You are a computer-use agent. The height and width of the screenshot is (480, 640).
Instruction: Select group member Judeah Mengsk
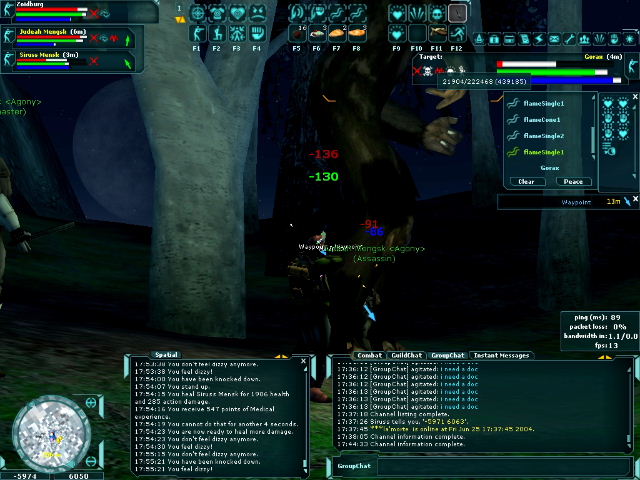(48, 31)
